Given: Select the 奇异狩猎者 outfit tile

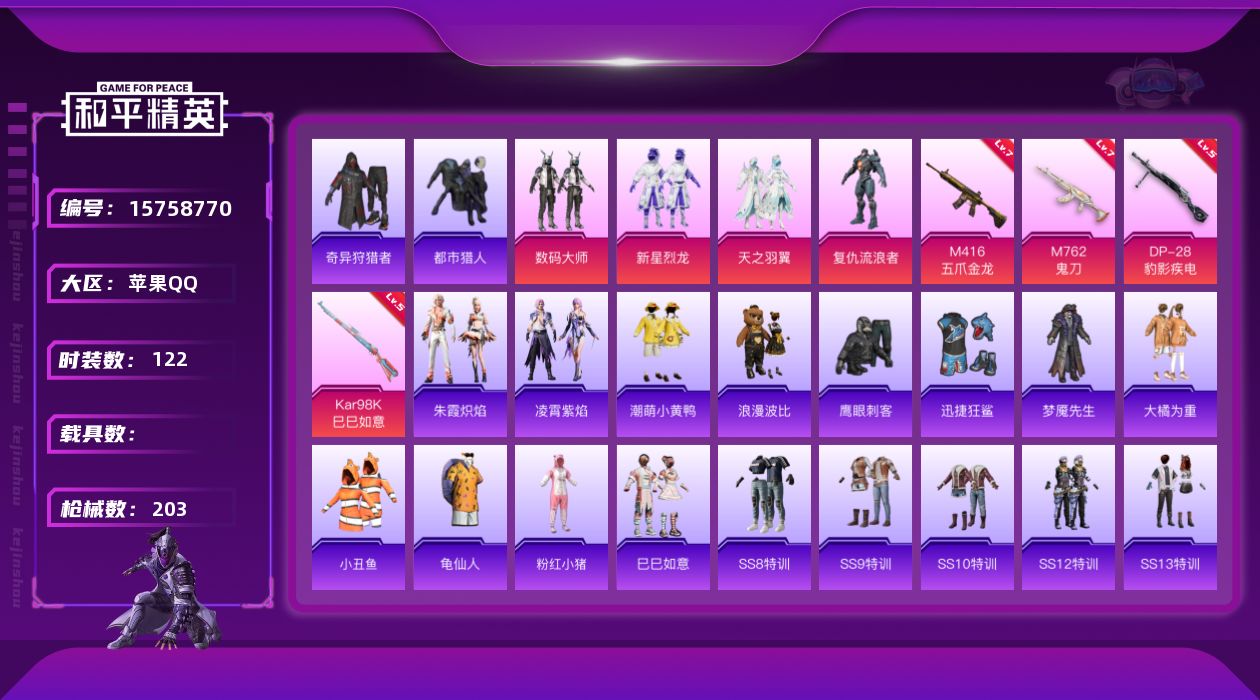Looking at the screenshot, I should click(x=358, y=211).
